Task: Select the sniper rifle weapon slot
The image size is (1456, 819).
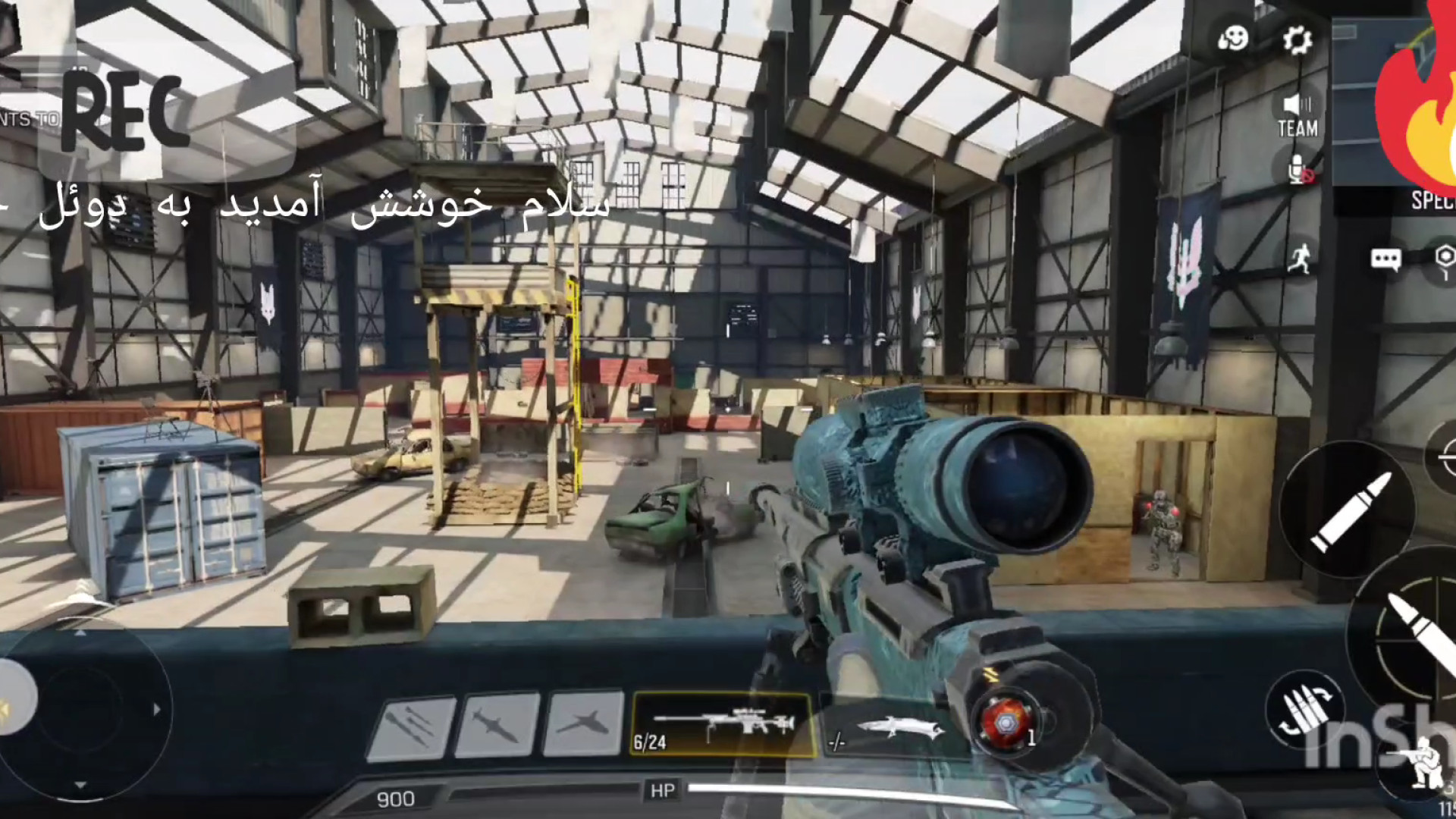Action: 723,725
